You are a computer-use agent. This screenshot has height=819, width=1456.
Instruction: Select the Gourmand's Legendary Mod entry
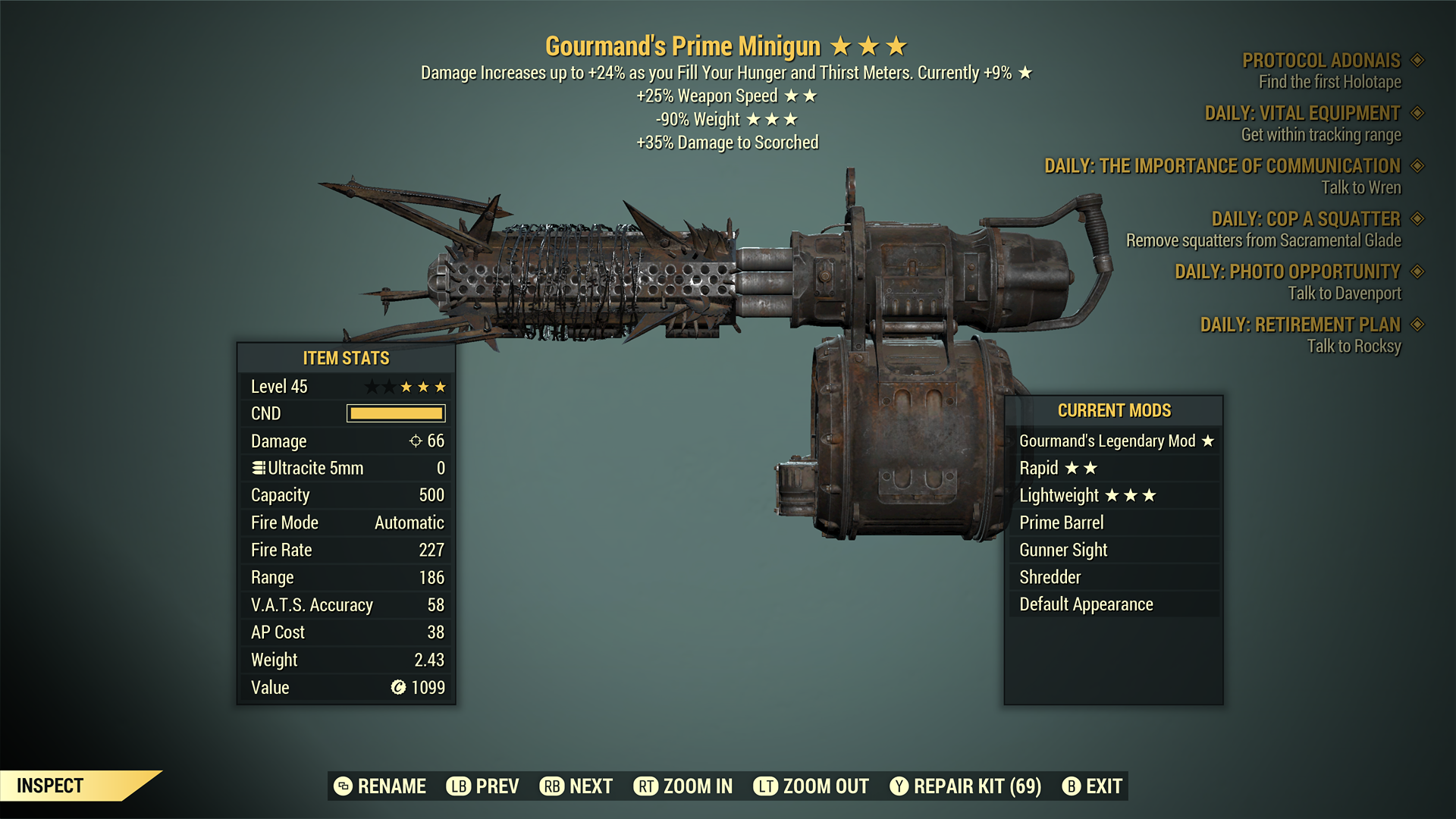coord(1115,441)
